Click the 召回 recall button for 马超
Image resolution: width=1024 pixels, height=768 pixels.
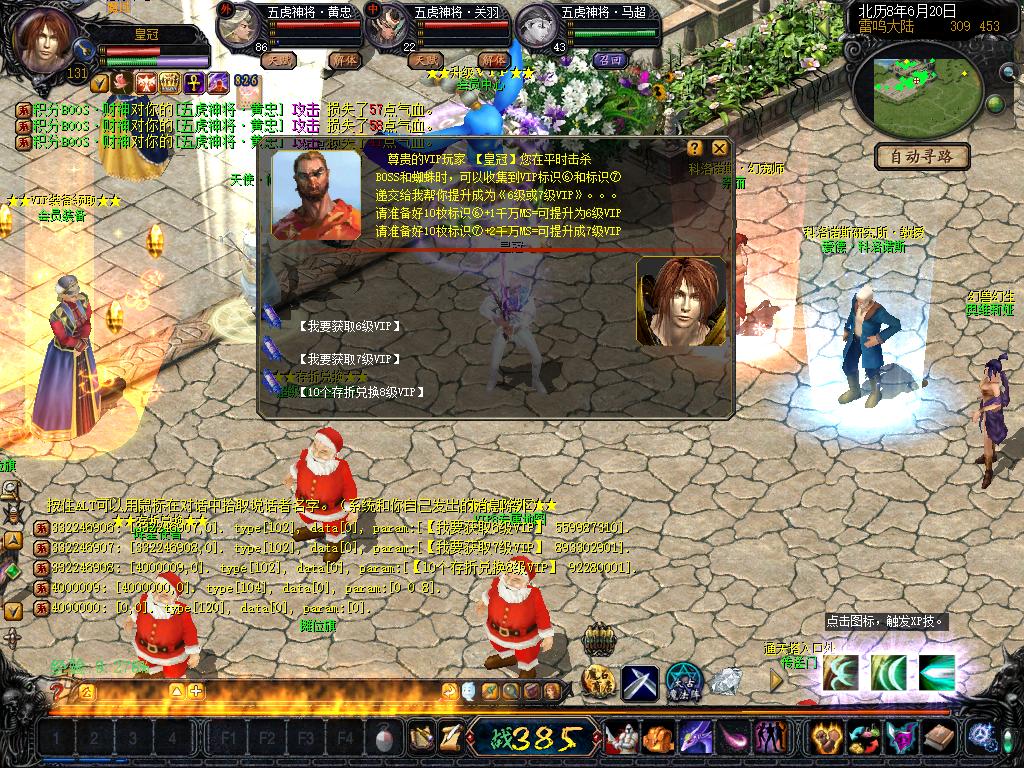[x=609, y=60]
